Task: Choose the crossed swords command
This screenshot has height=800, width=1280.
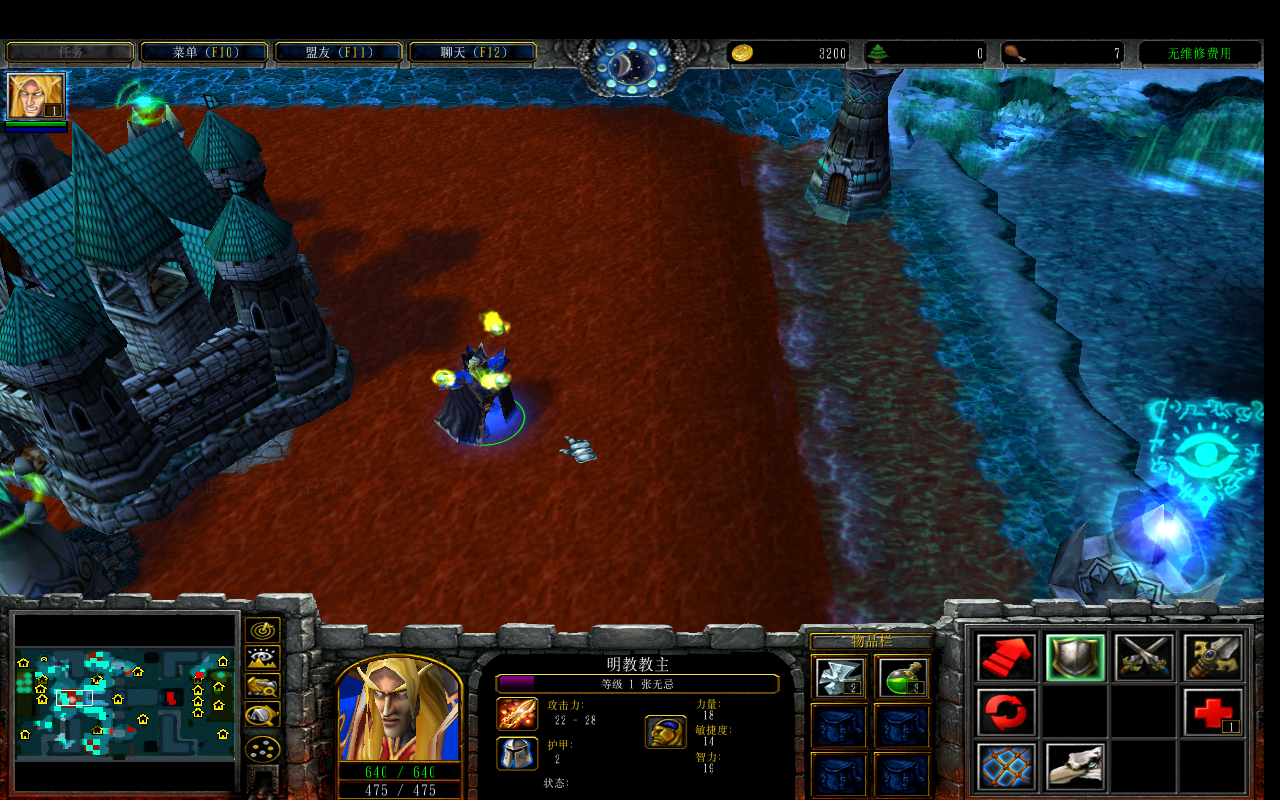Action: [x=1144, y=657]
